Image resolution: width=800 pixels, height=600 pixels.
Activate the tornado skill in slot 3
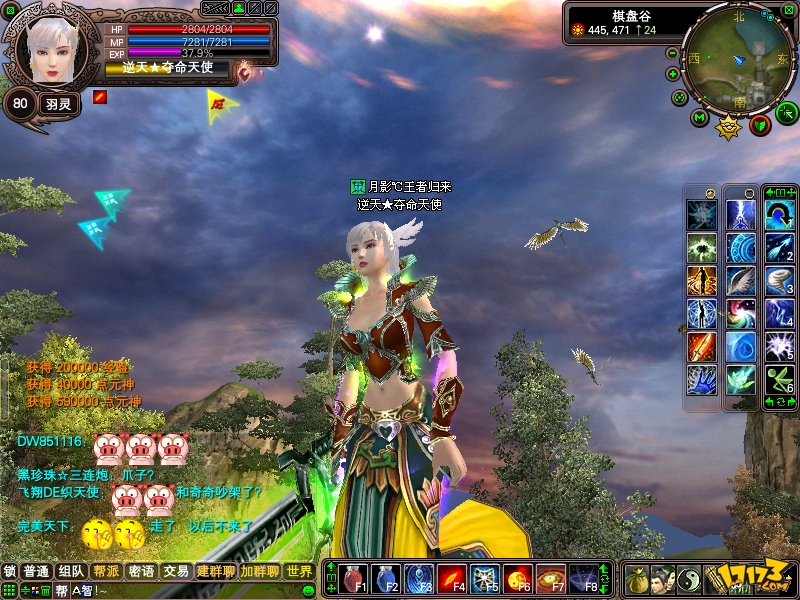pyautogui.click(x=779, y=280)
